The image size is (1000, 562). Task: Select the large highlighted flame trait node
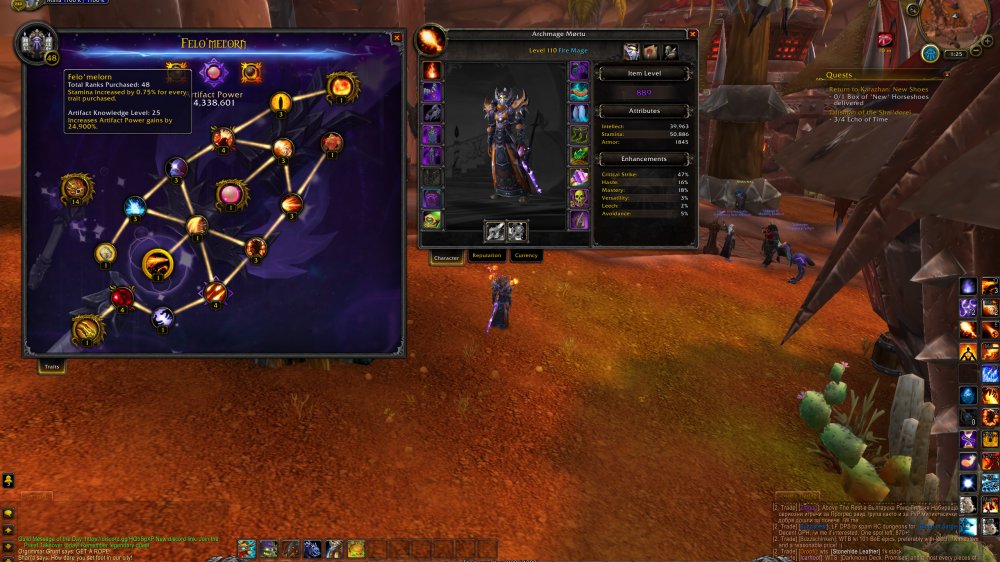pos(158,265)
